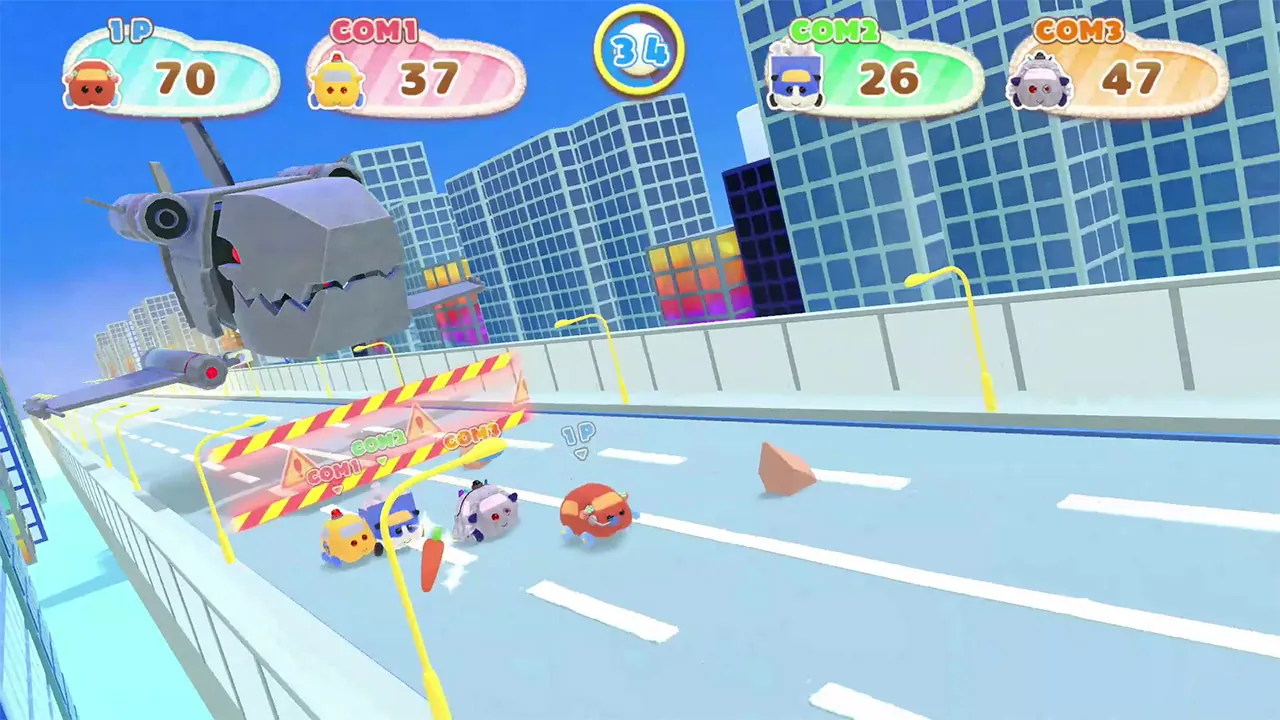Select the COM1 yellow car portrait icon

[x=339, y=80]
